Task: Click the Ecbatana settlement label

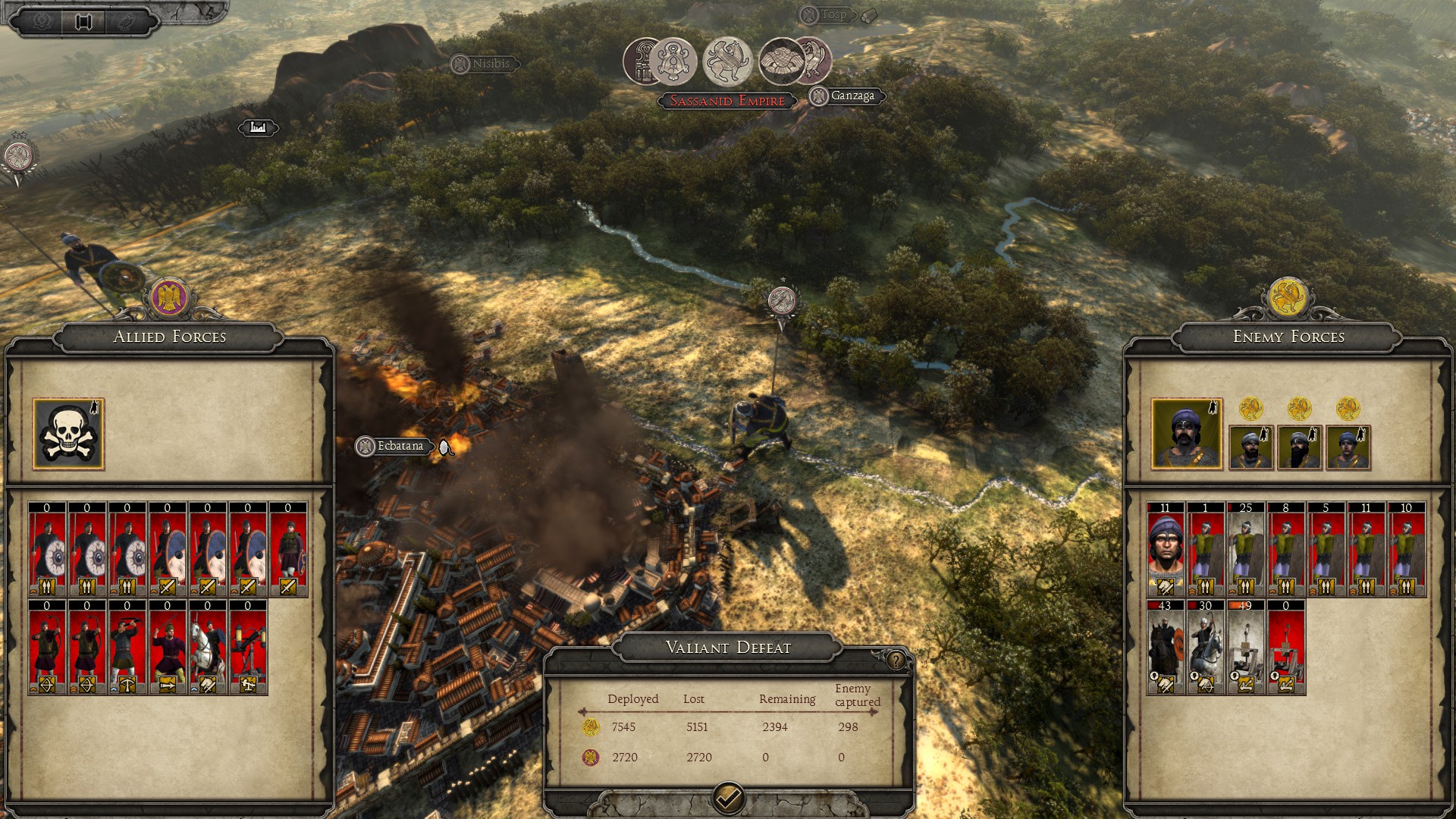Action: 400,446
